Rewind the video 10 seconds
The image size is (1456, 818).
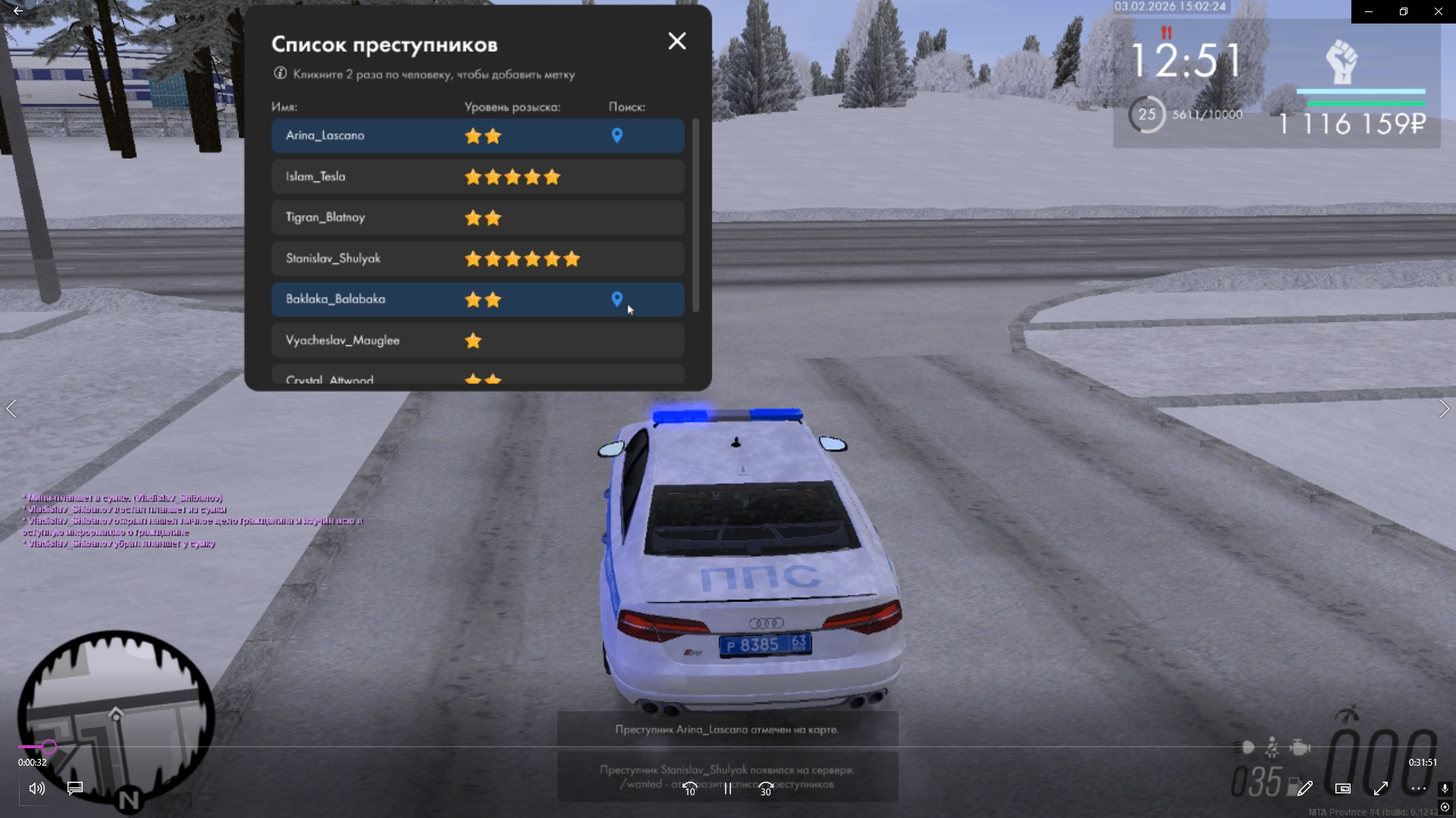pos(689,788)
